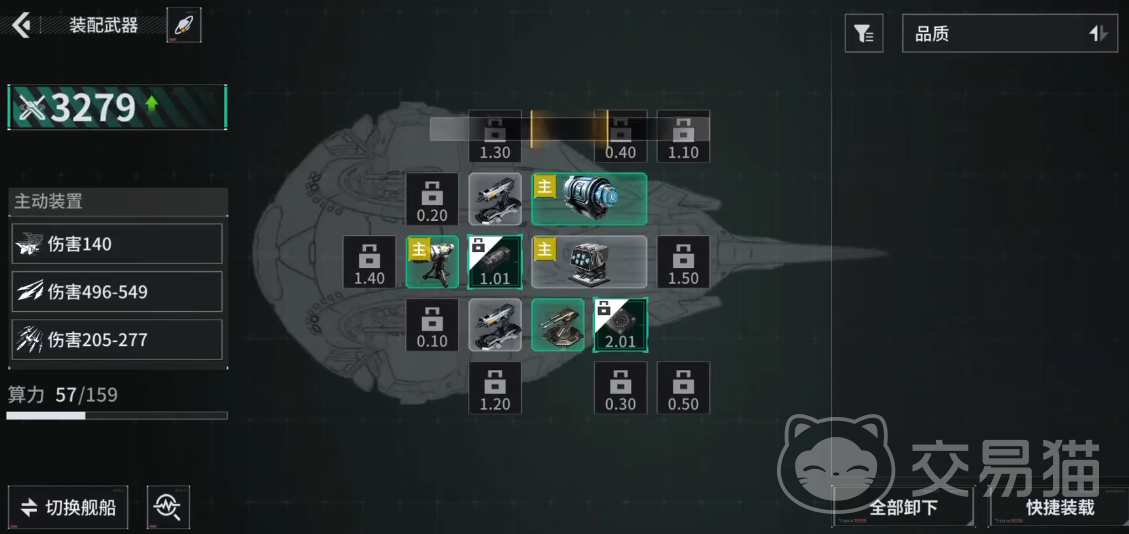Image resolution: width=1129 pixels, height=534 pixels.
Task: Click the locked slot labeled 1.50
Action: (x=683, y=262)
